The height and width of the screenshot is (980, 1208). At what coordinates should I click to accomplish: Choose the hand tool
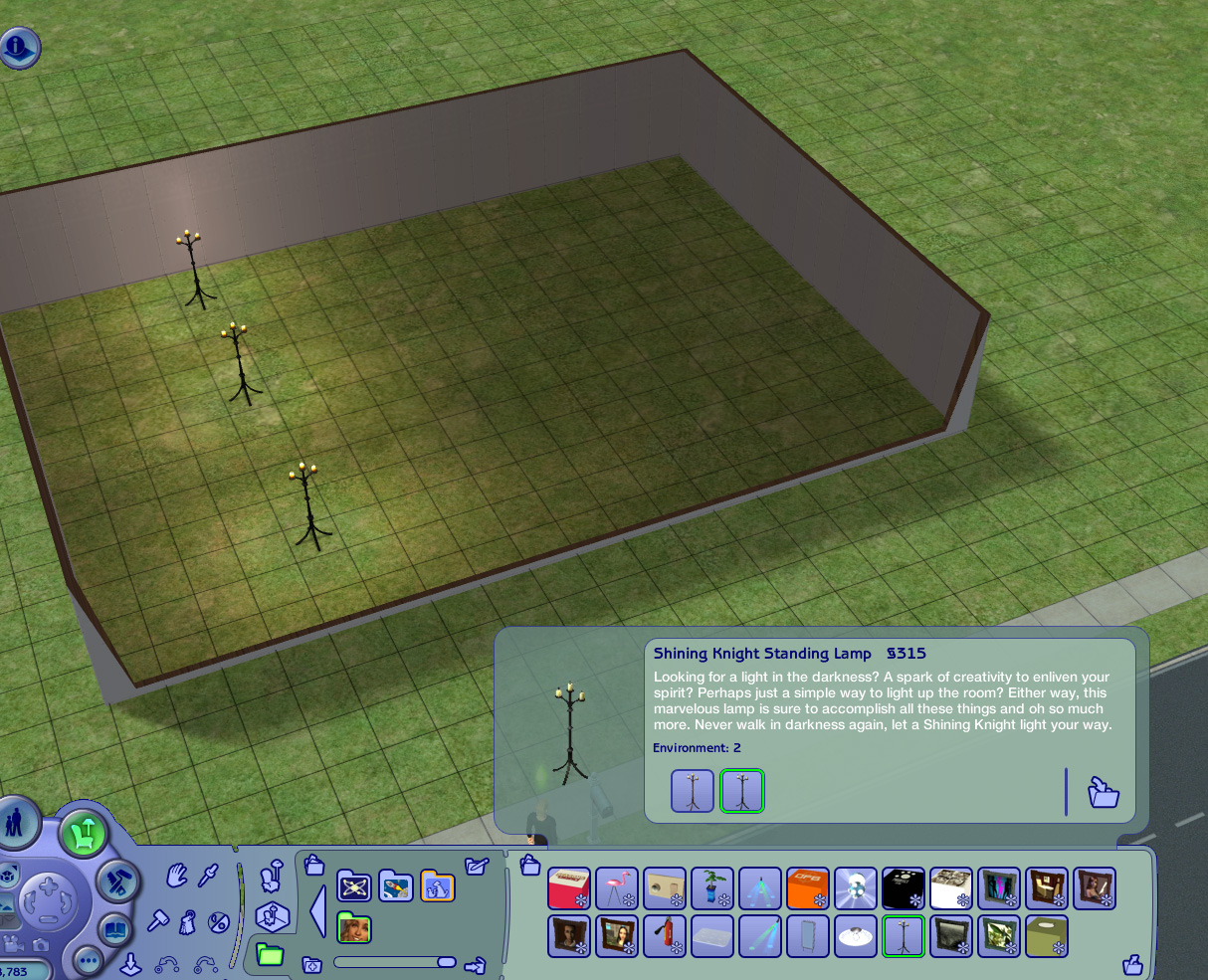pos(176,875)
